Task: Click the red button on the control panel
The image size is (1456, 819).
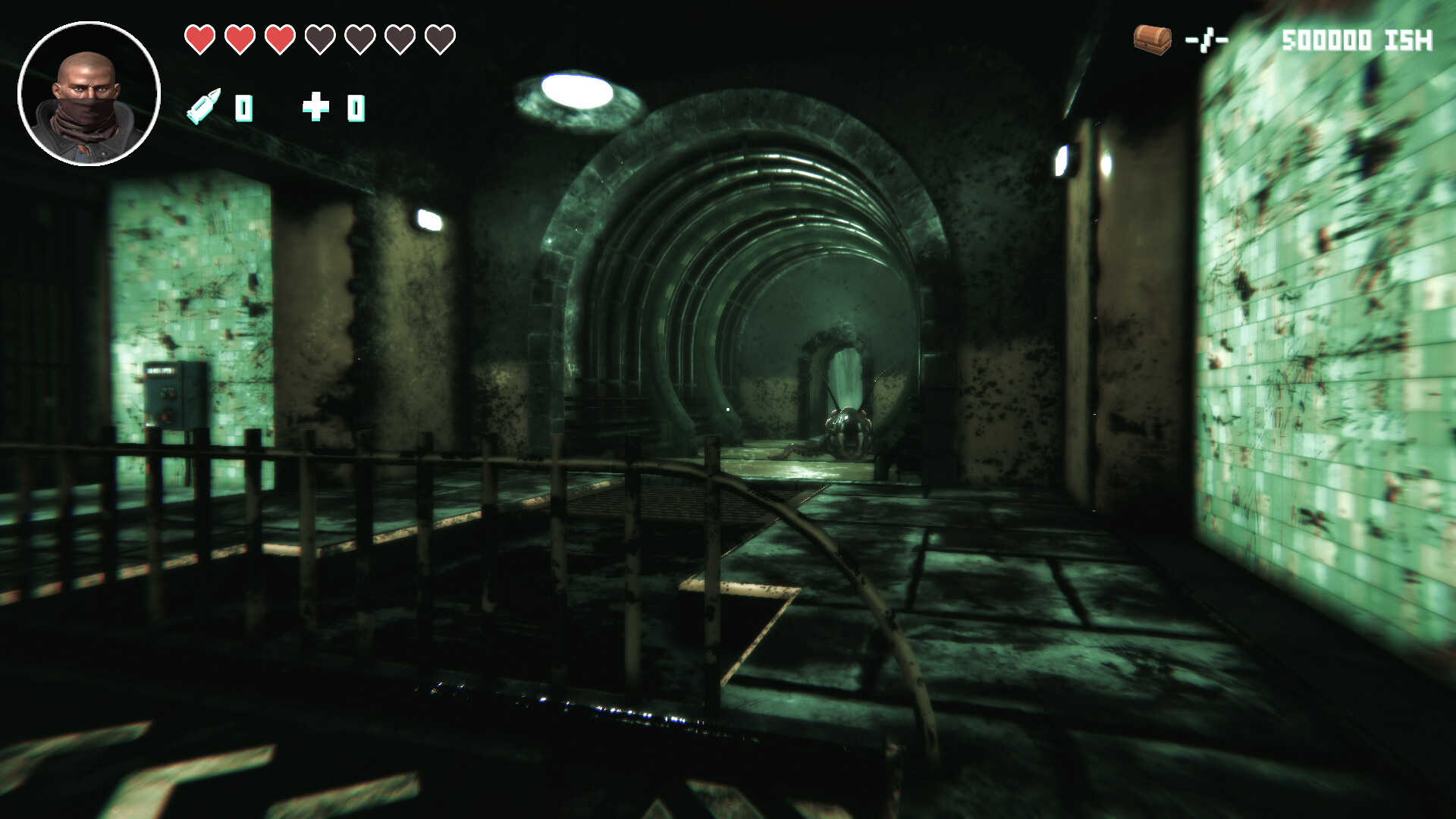Action: (x=167, y=417)
